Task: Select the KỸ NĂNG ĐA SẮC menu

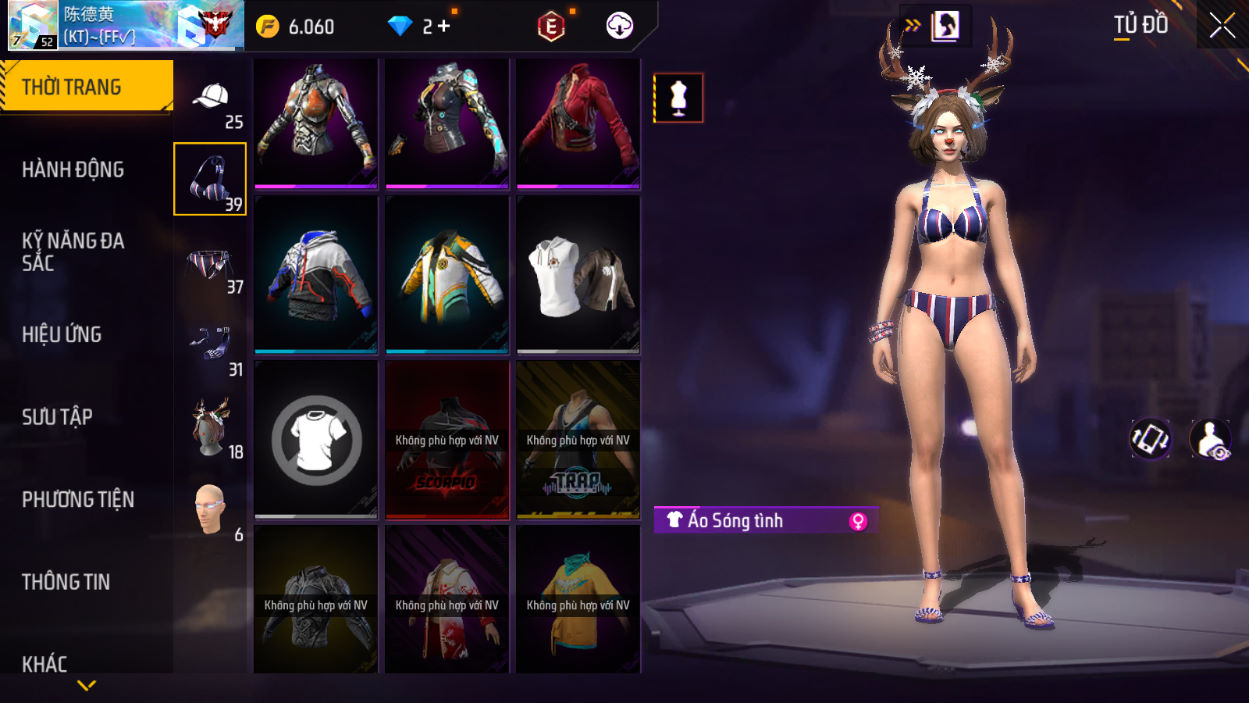Action: pos(73,252)
